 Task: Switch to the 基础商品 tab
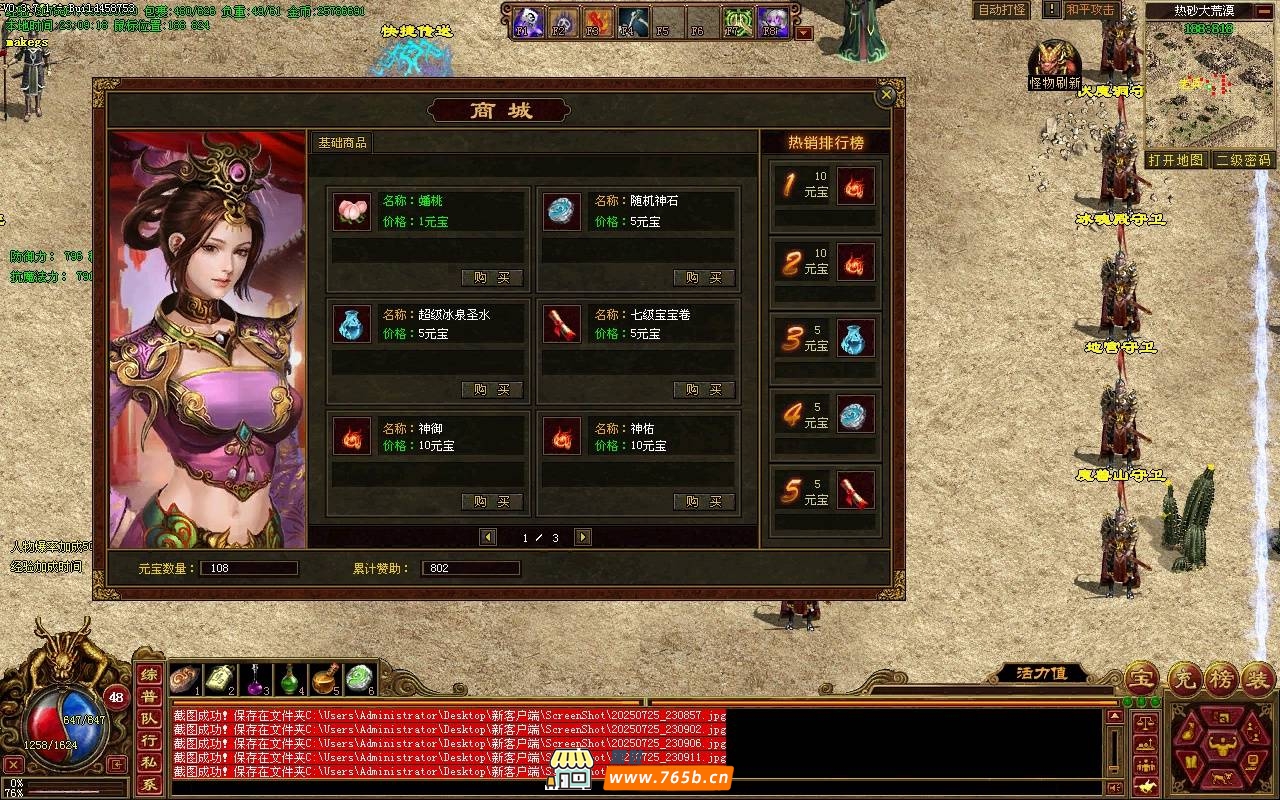[x=342, y=143]
